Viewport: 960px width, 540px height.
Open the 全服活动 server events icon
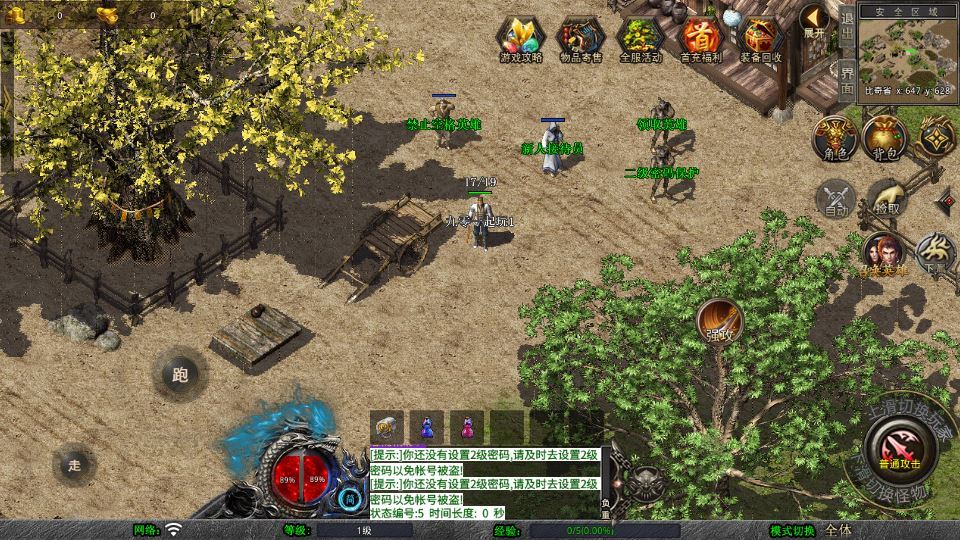(x=641, y=38)
